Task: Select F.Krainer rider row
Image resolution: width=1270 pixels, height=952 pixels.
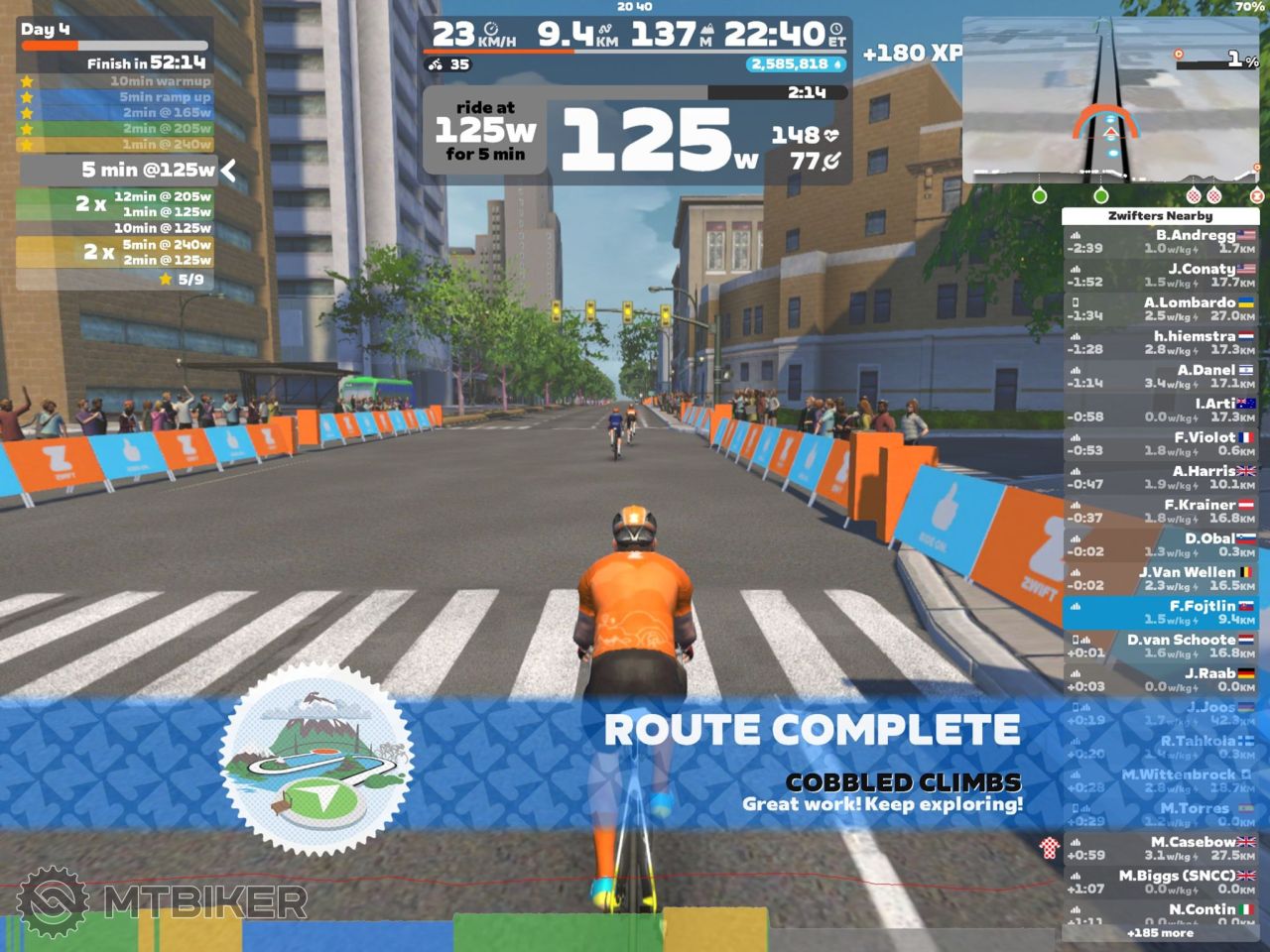Action: (1161, 512)
